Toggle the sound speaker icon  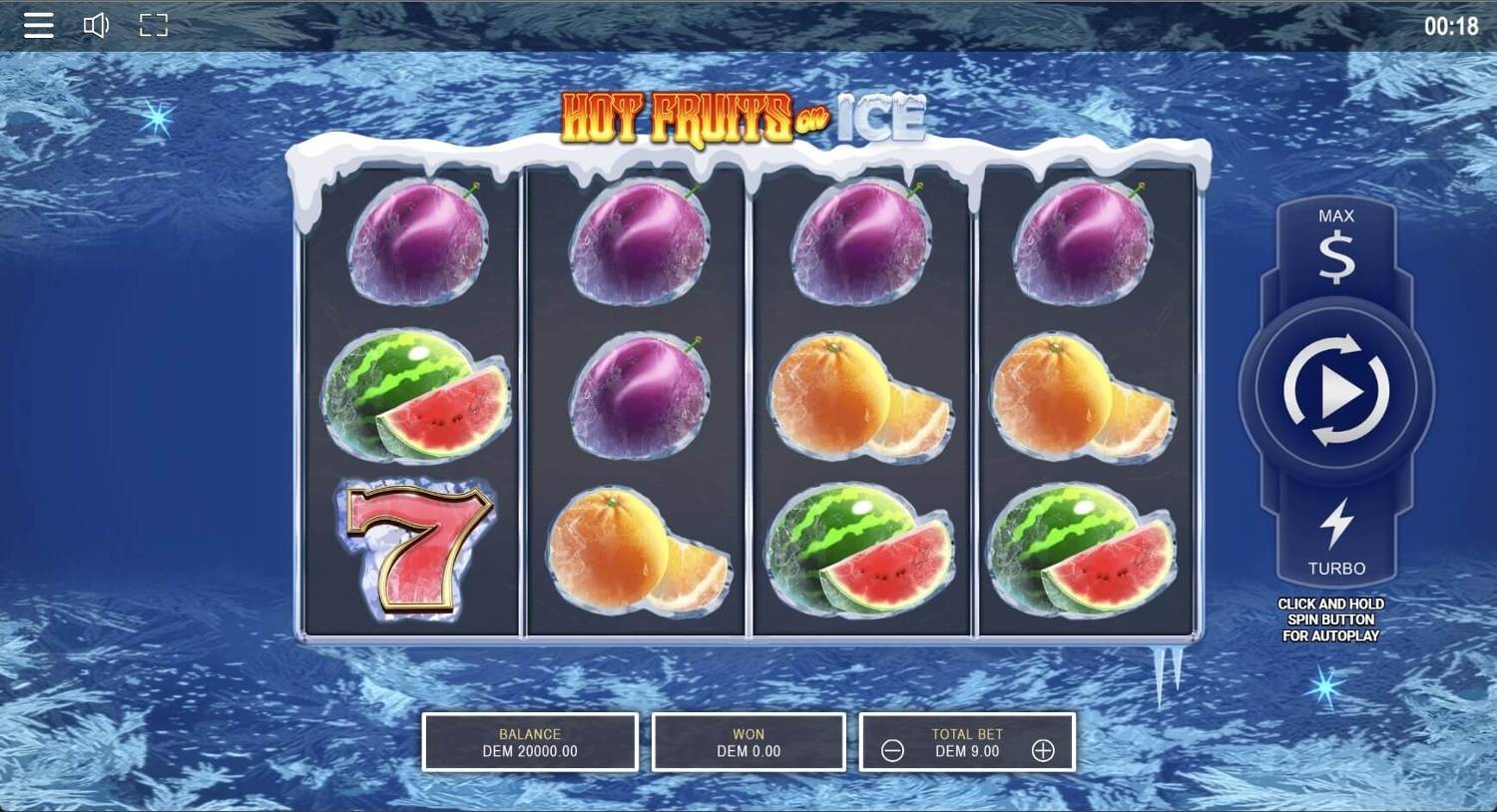click(96, 25)
